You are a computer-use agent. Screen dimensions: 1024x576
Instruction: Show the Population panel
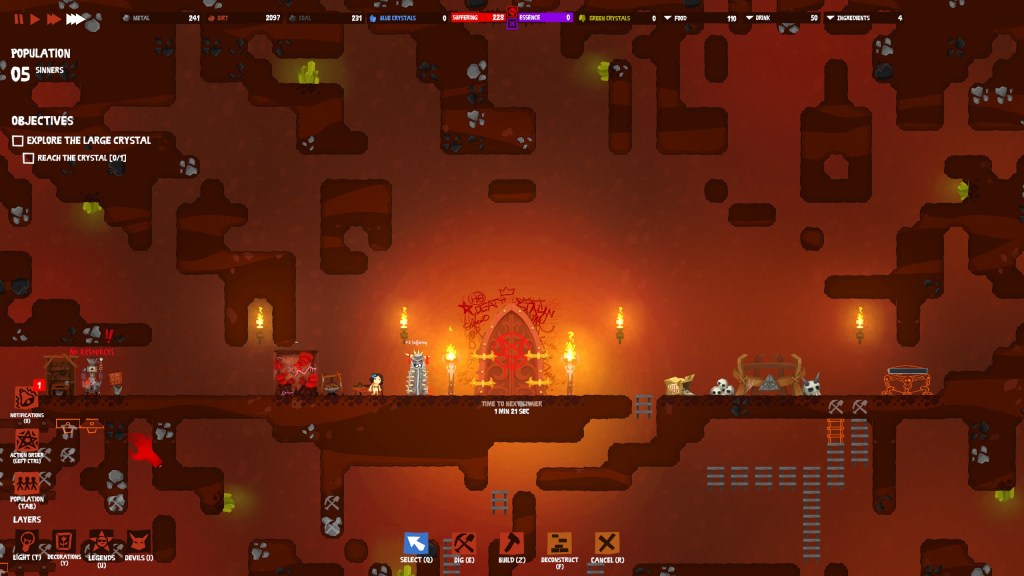tap(27, 484)
